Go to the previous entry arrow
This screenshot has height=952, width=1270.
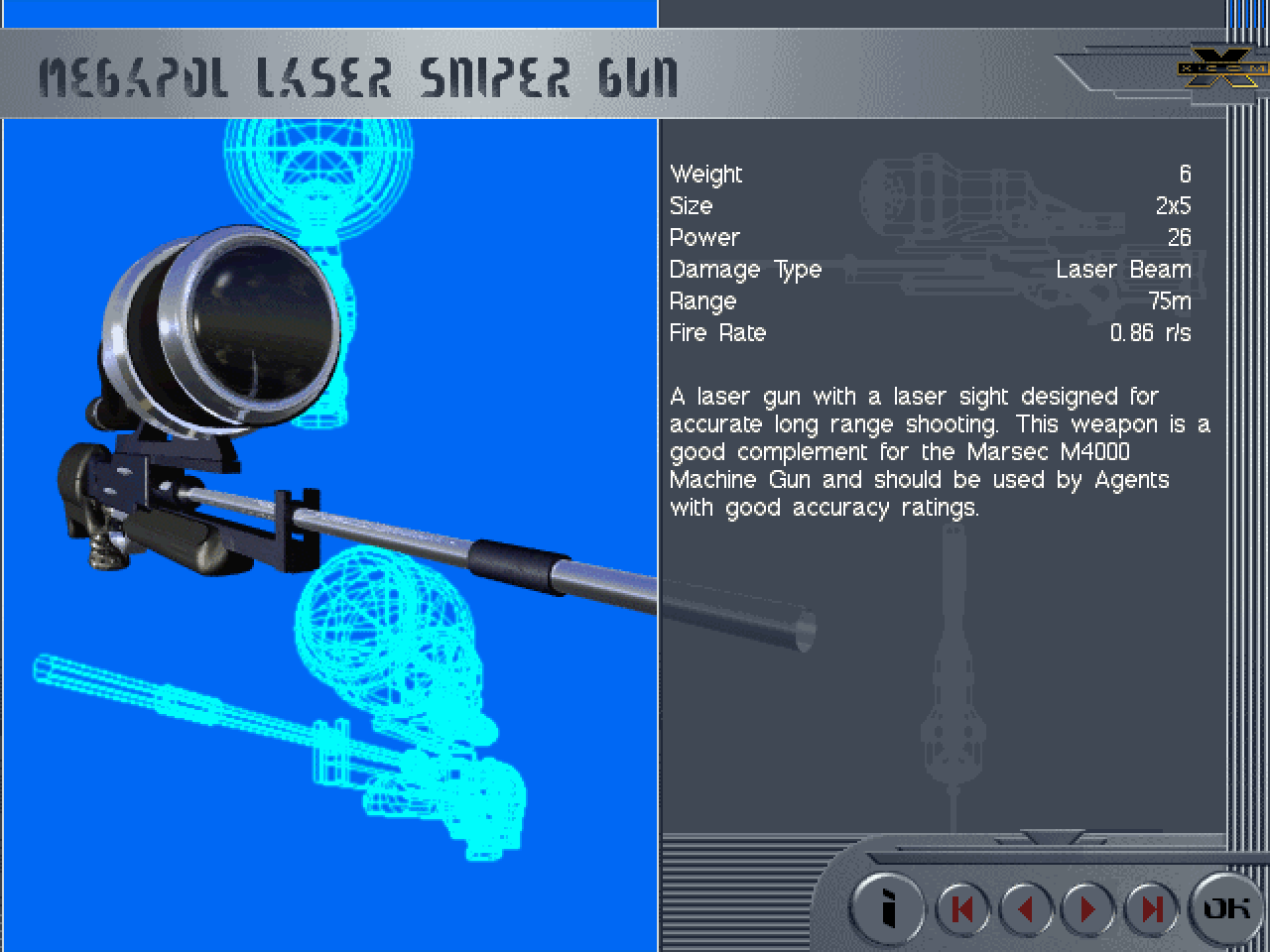1025,908
